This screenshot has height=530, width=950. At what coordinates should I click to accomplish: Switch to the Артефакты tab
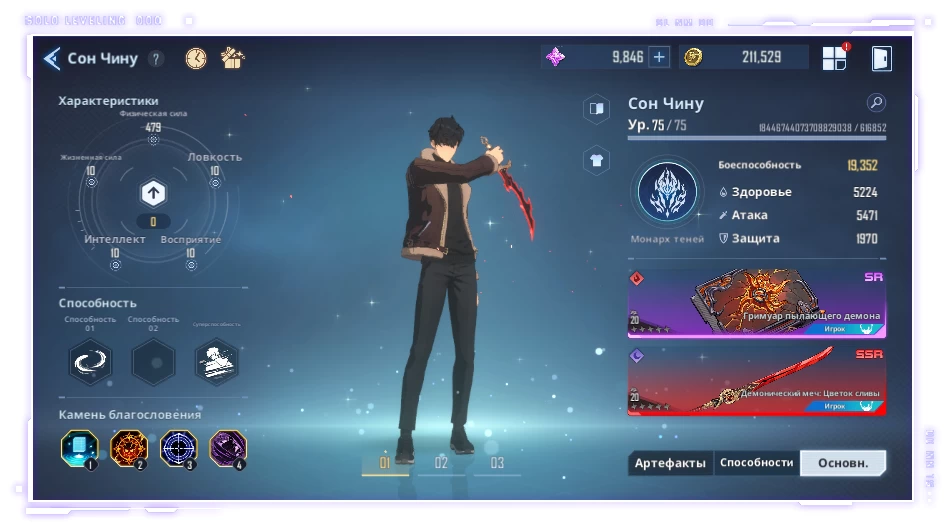click(670, 463)
